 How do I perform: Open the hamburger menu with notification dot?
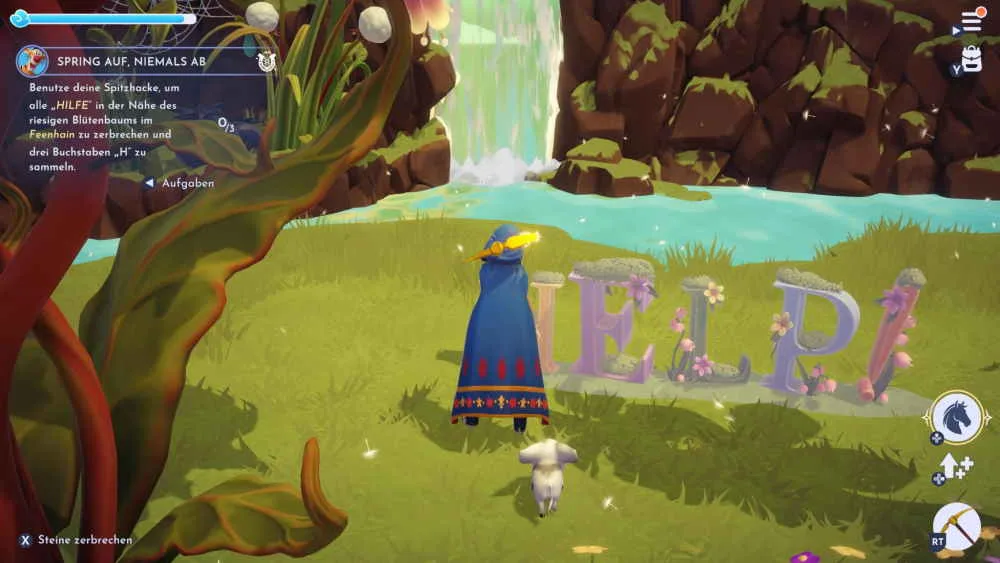coord(971,21)
